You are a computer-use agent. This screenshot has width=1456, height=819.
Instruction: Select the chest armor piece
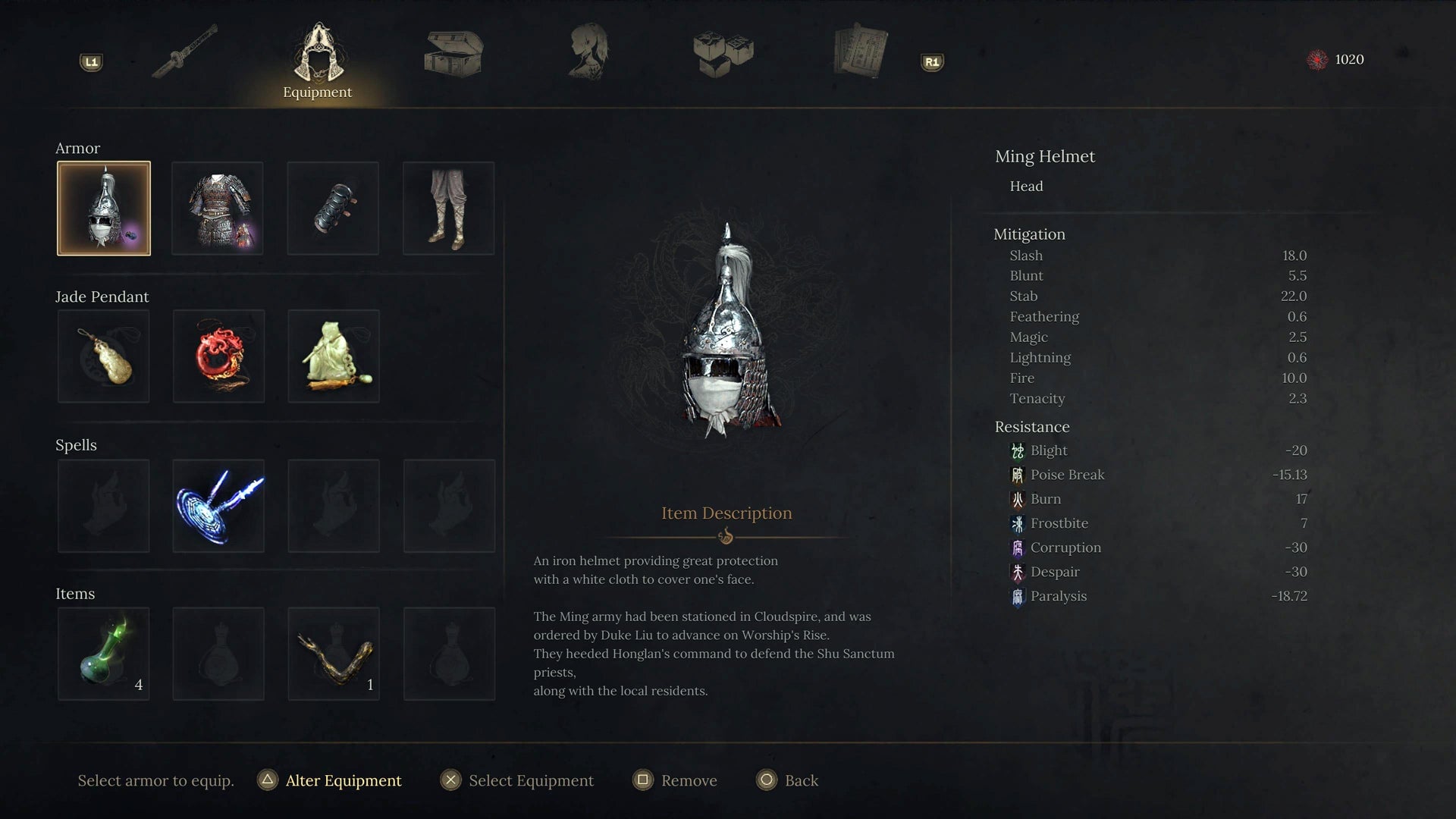coord(218,207)
